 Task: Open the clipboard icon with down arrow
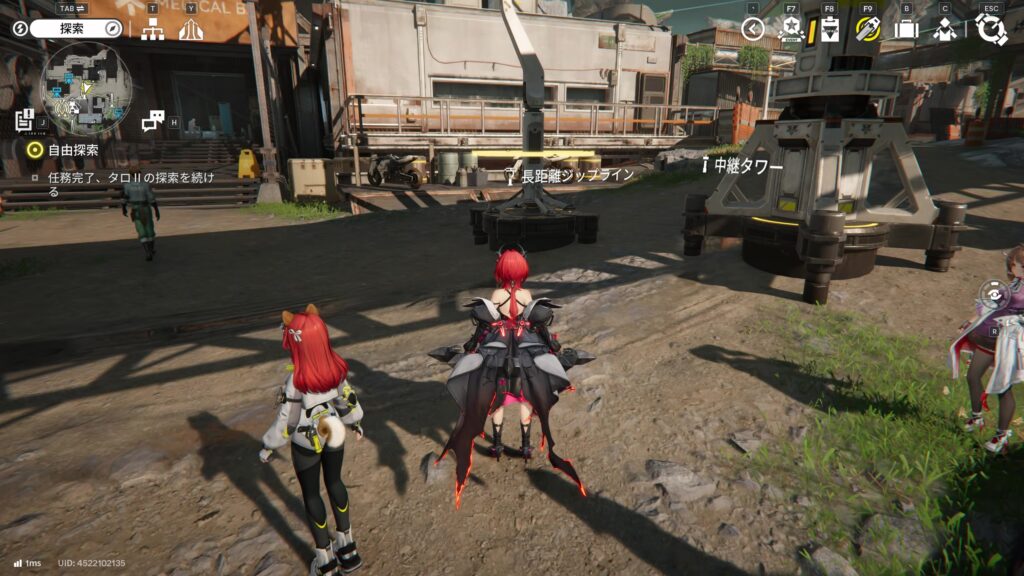click(829, 29)
